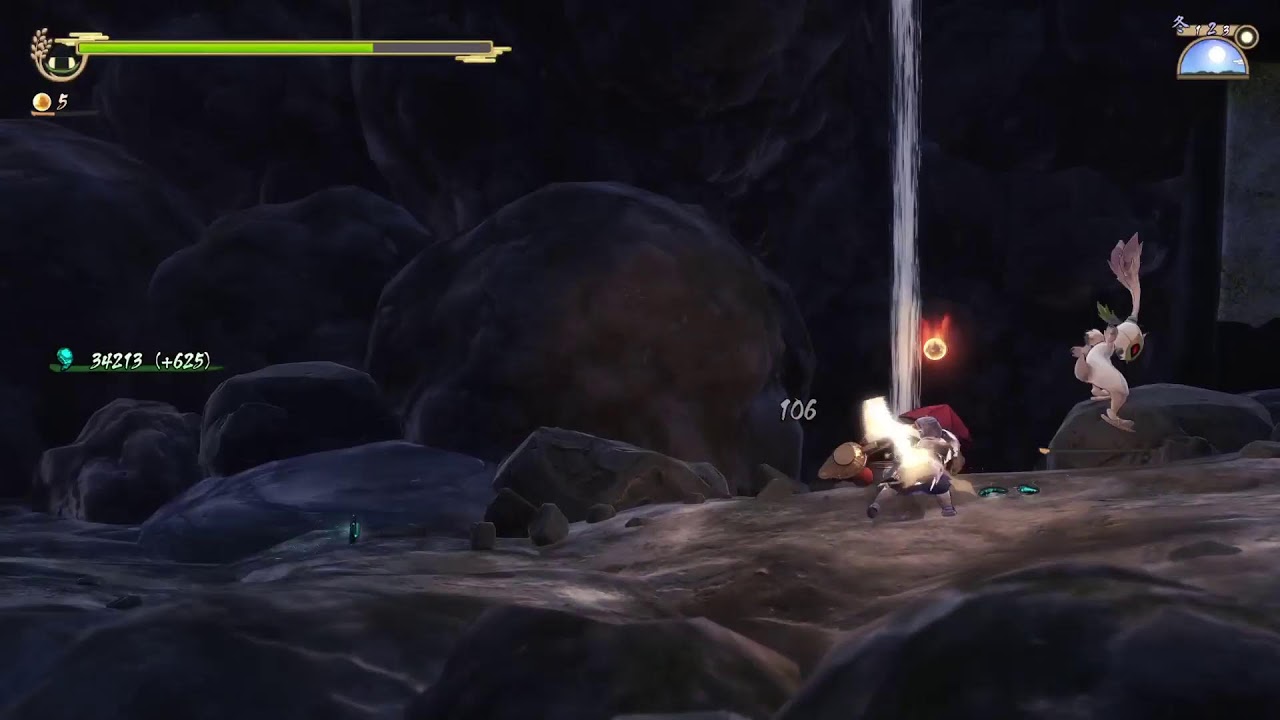Select the green spirit icon by 34213
The image size is (1280, 720).
tap(66, 359)
